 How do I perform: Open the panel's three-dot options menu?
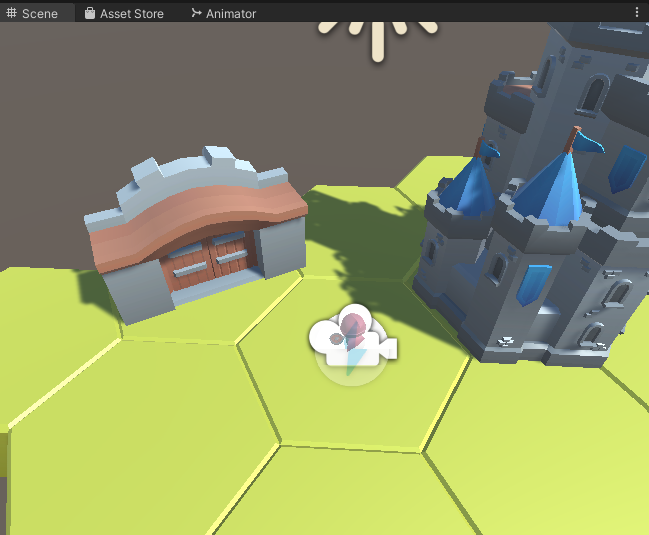click(637, 12)
